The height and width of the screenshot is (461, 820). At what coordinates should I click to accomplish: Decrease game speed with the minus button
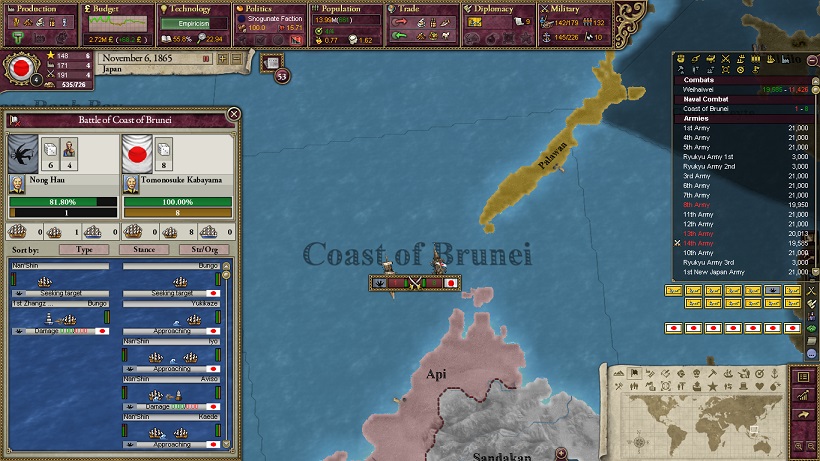click(236, 59)
